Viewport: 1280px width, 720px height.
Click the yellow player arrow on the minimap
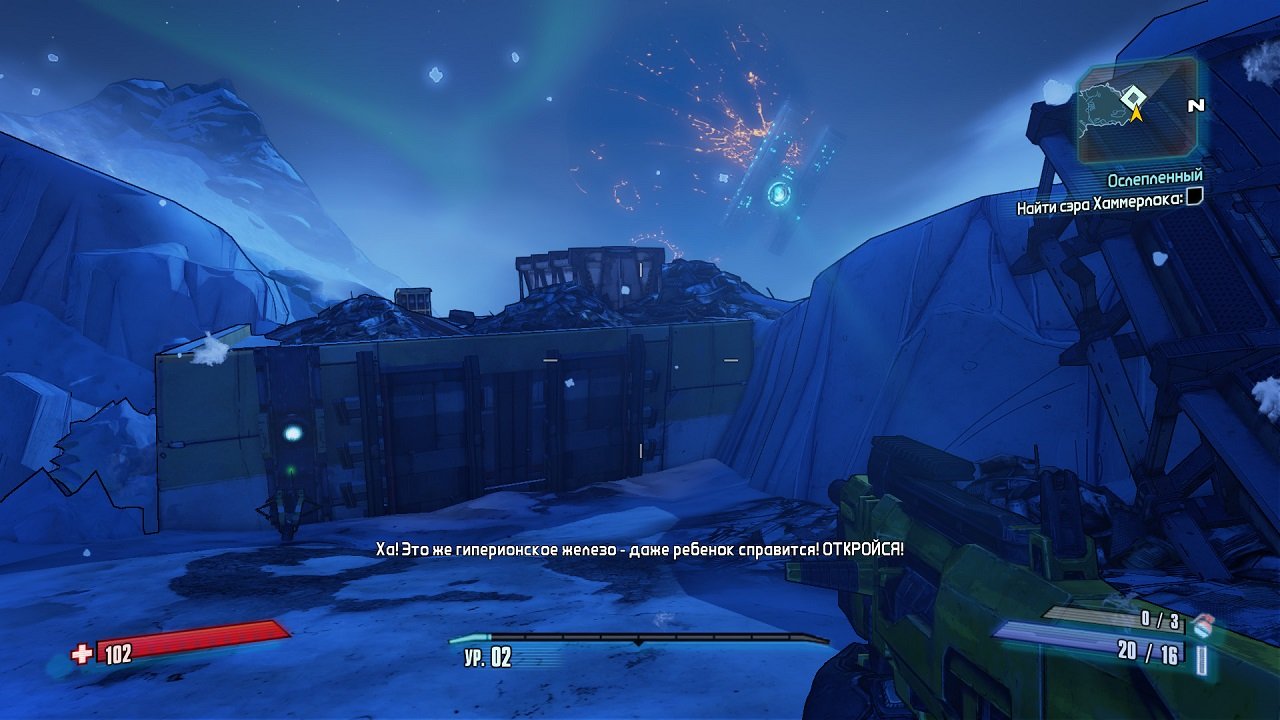click(x=1136, y=113)
